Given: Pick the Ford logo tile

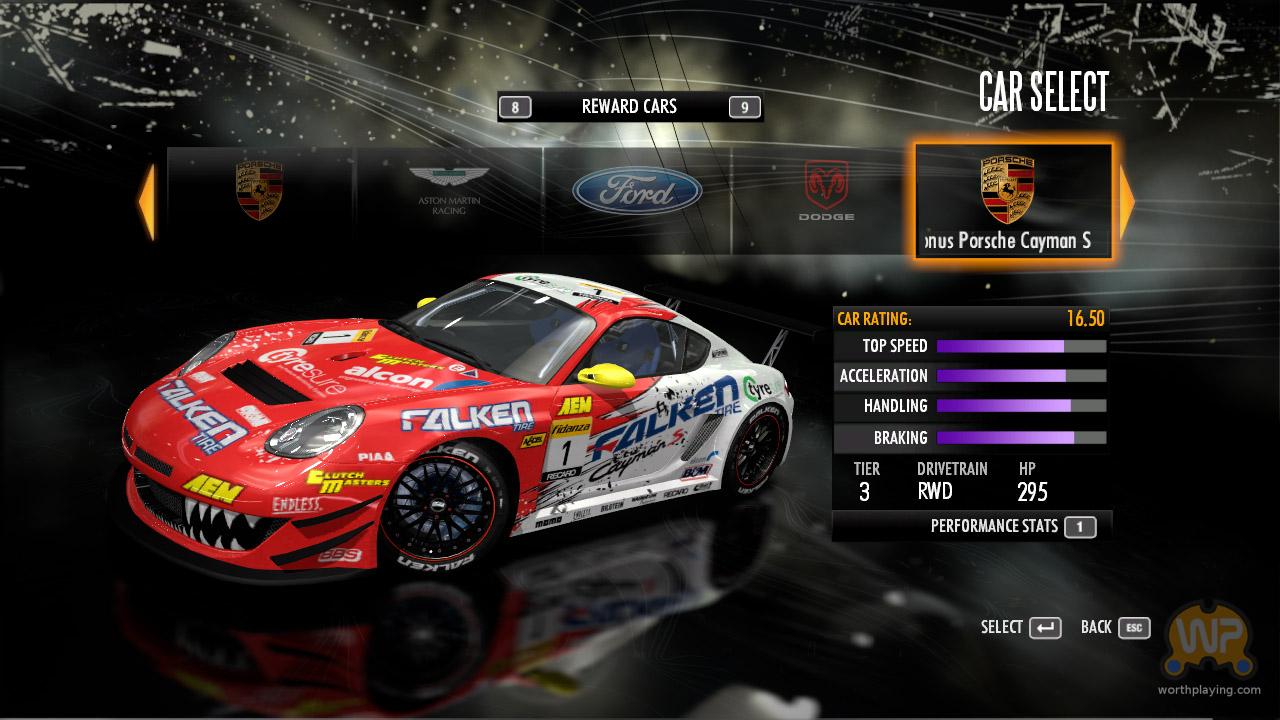Looking at the screenshot, I should 637,190.
